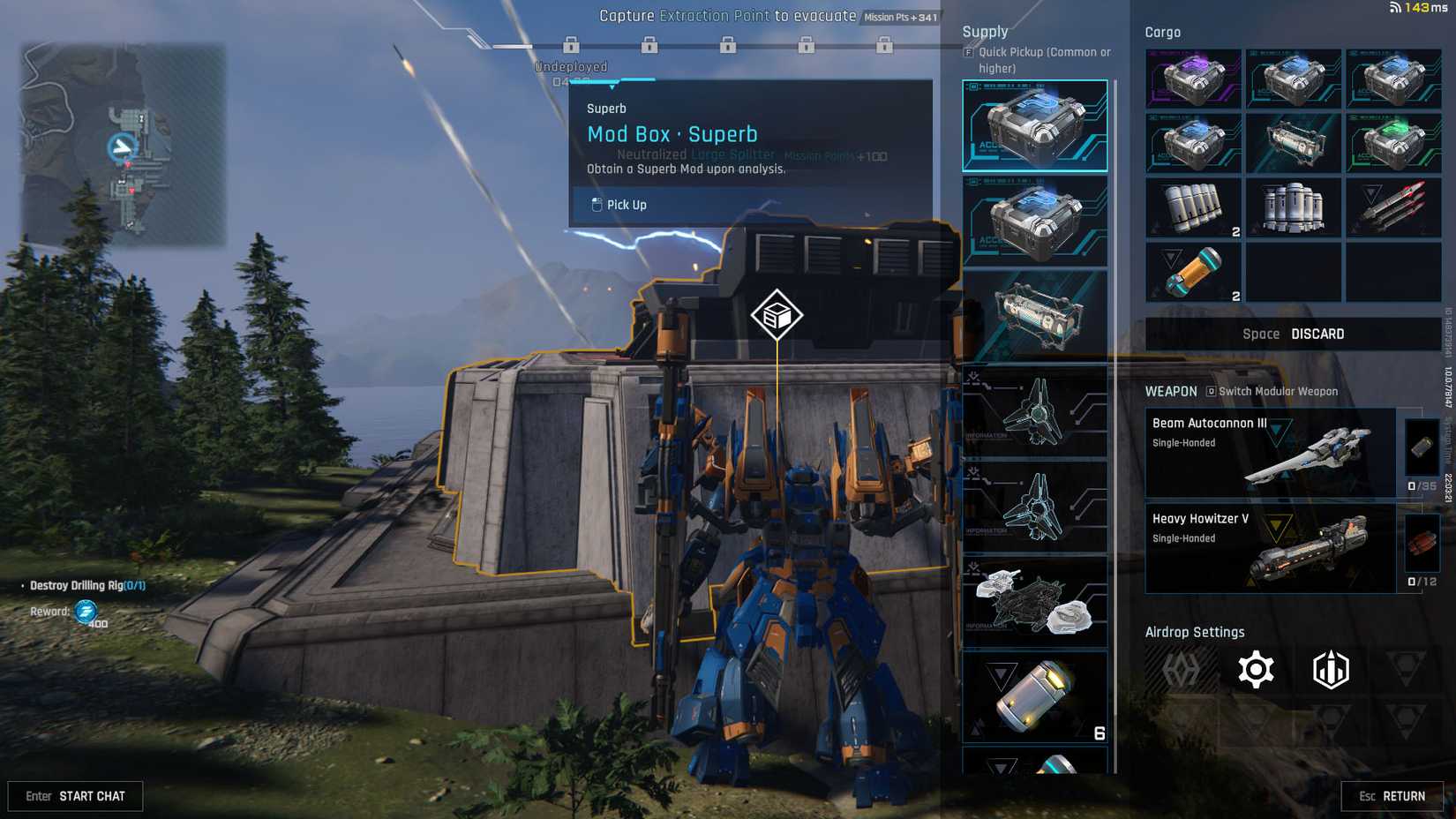Select the yellow canister supply item
This screenshot has width=1456, height=819.
pyautogui.click(x=1032, y=697)
